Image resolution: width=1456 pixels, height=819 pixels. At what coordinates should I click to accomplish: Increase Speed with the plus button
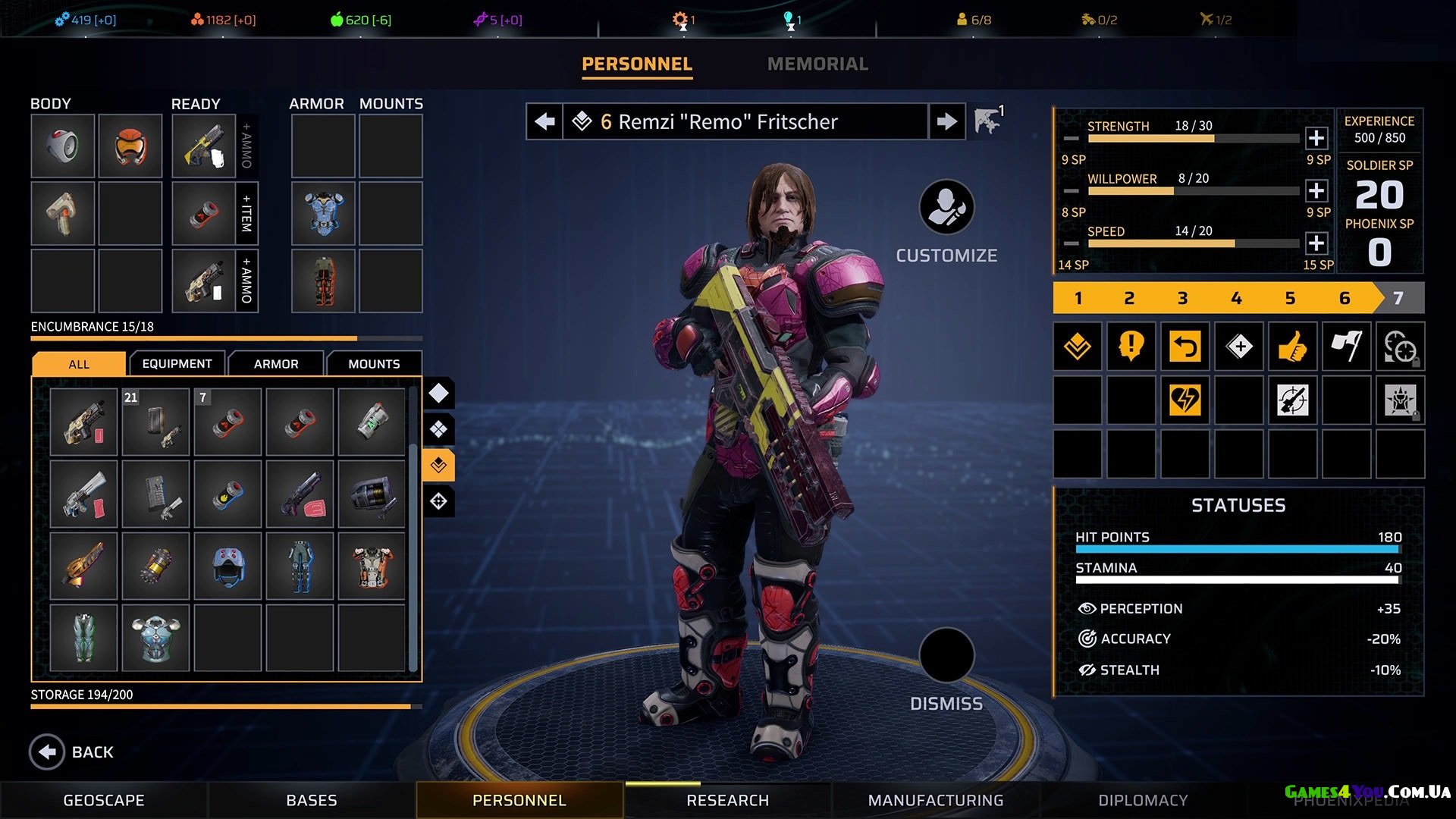[1316, 243]
